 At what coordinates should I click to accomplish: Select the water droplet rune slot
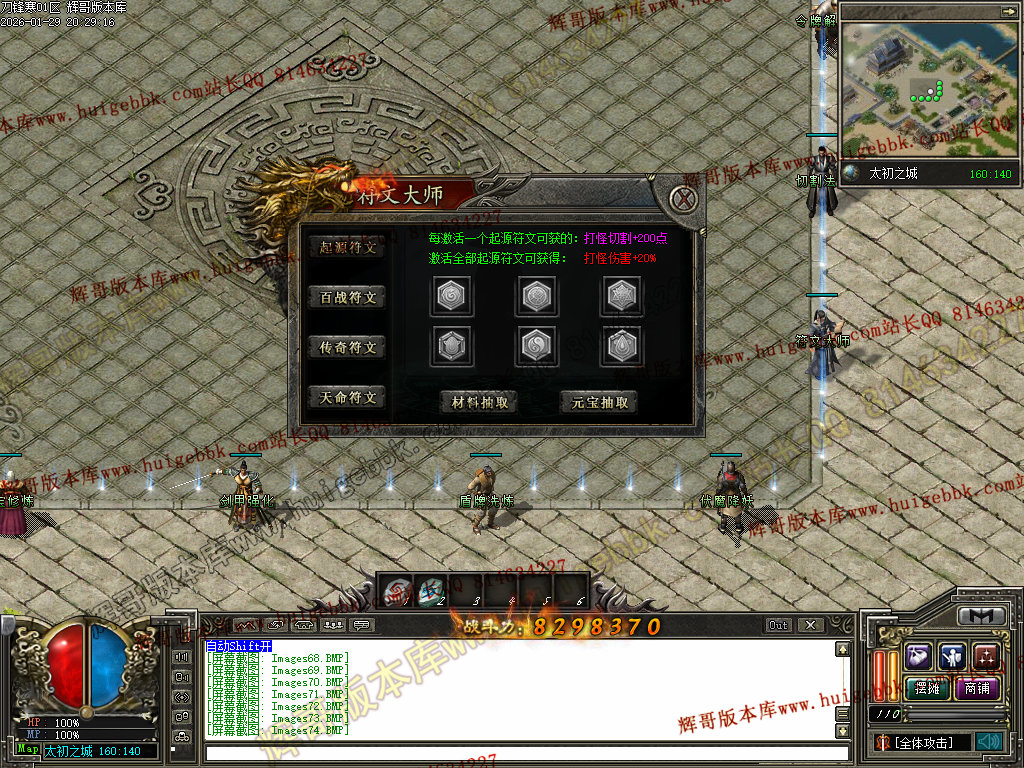pyautogui.click(x=621, y=346)
